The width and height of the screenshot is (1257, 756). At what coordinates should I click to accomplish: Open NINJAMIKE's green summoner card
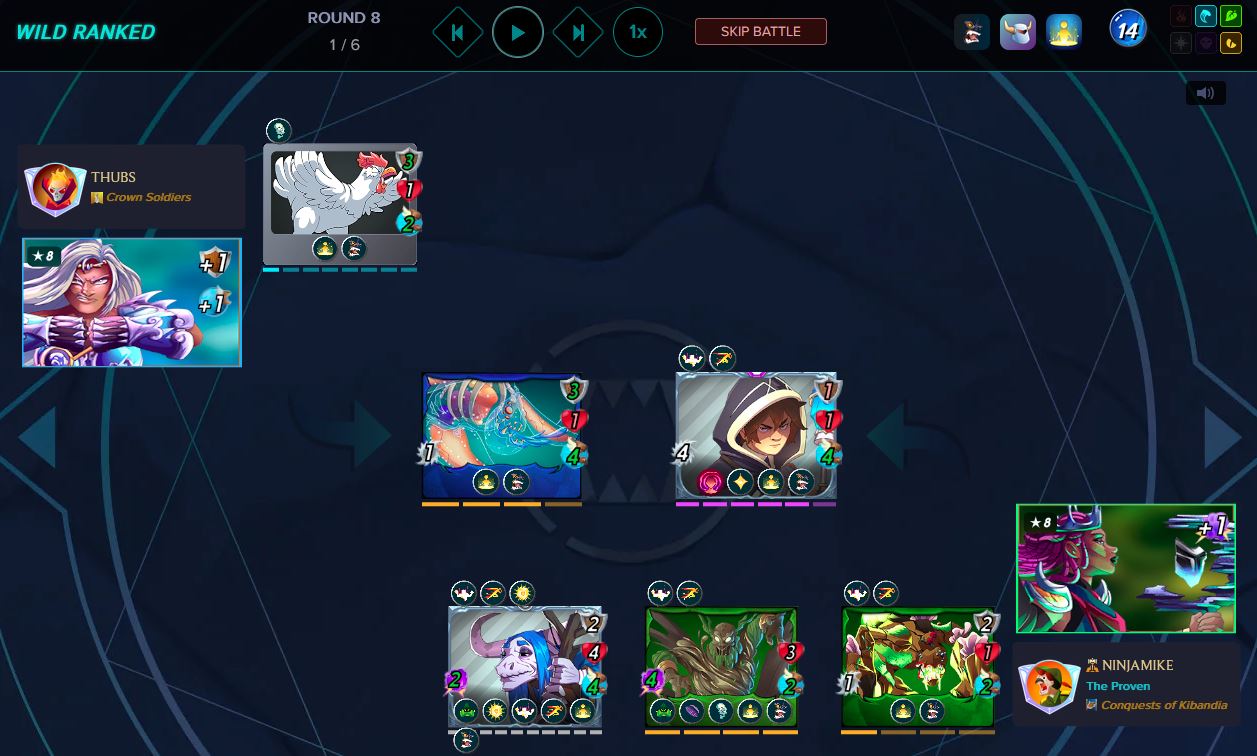pyautogui.click(x=1125, y=568)
